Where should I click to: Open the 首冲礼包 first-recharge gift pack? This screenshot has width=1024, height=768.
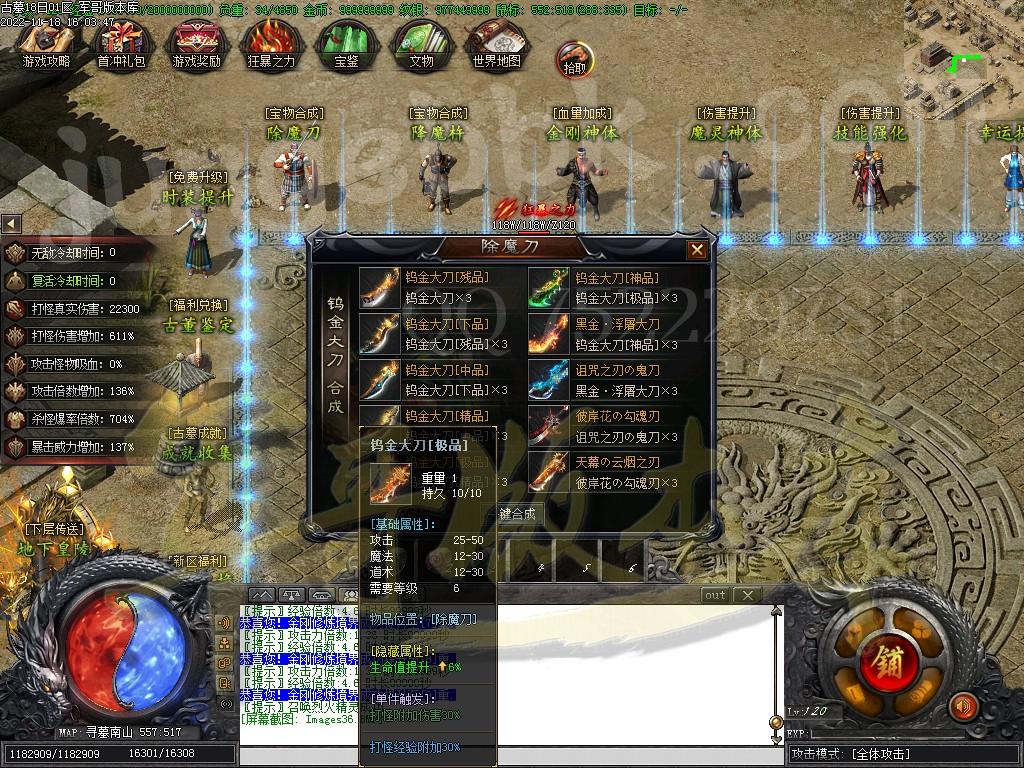click(x=121, y=44)
